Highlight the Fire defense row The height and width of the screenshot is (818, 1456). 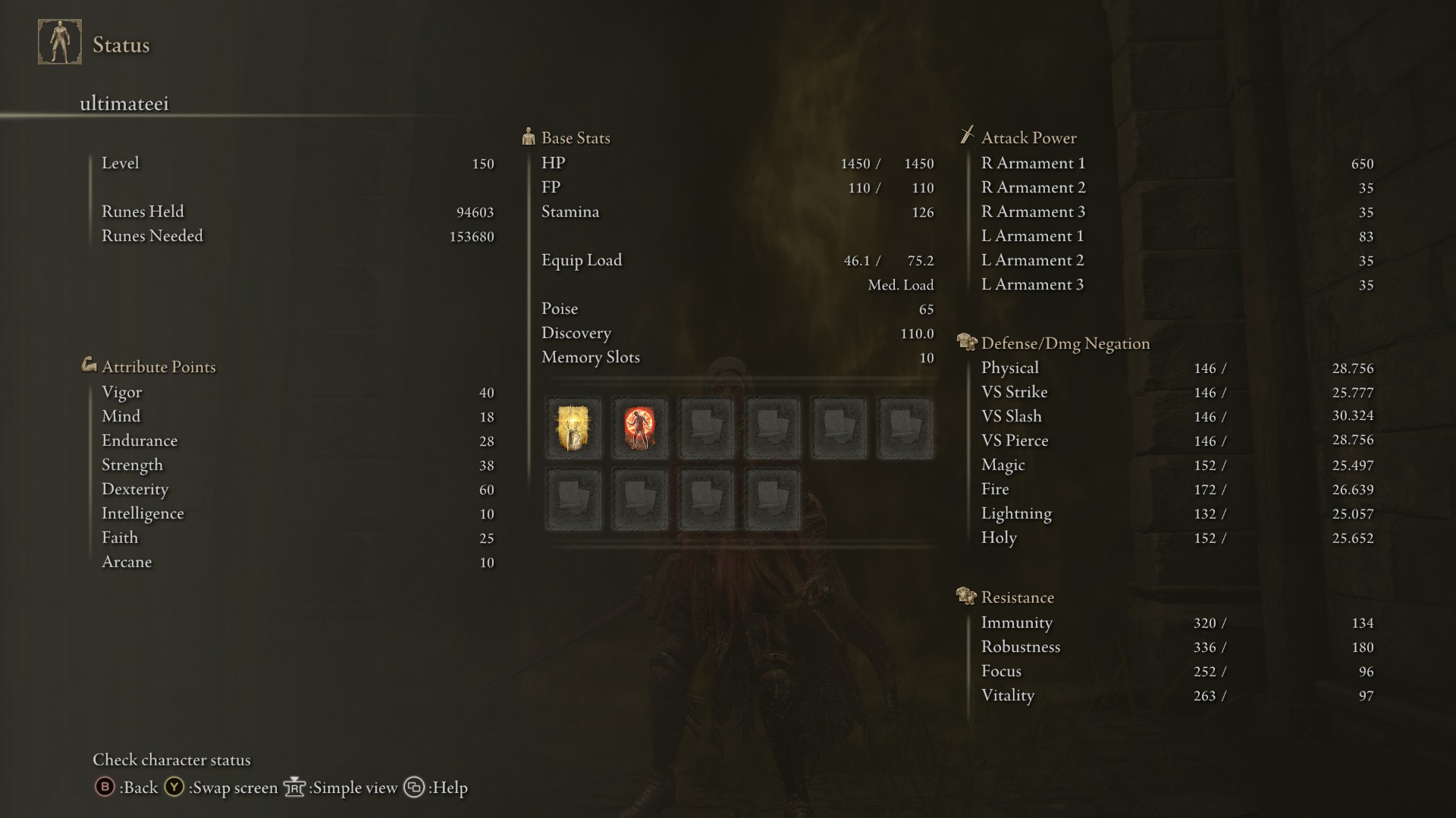1176,489
